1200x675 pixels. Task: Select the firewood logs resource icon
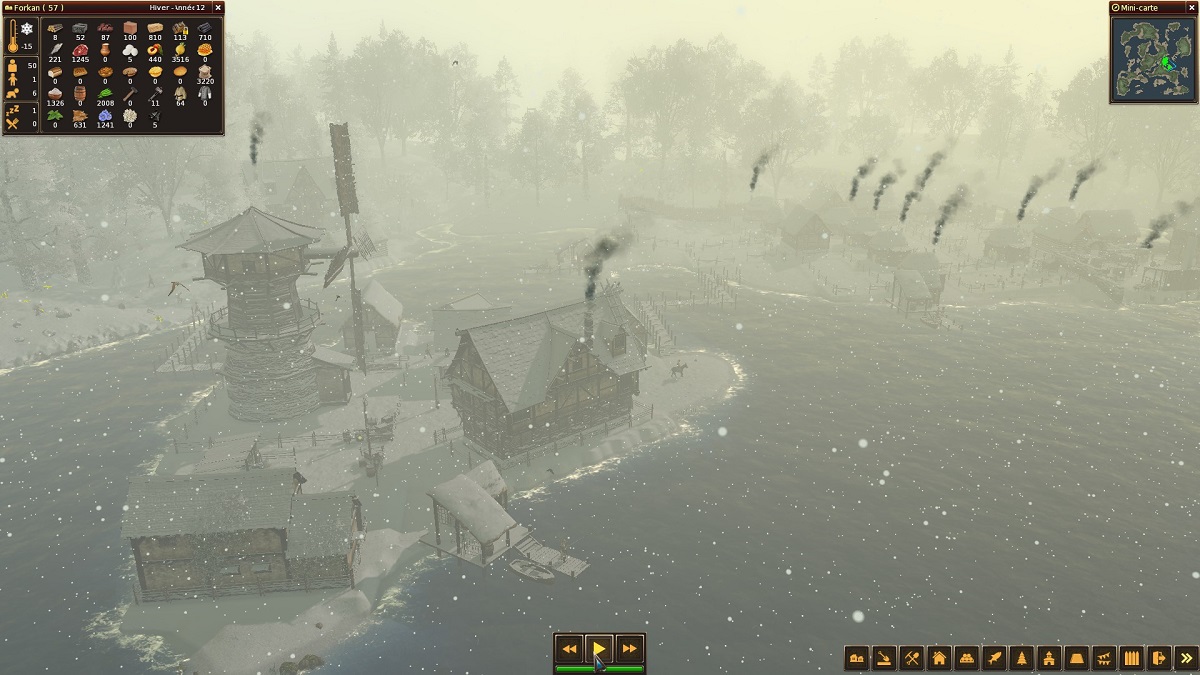coord(55,28)
